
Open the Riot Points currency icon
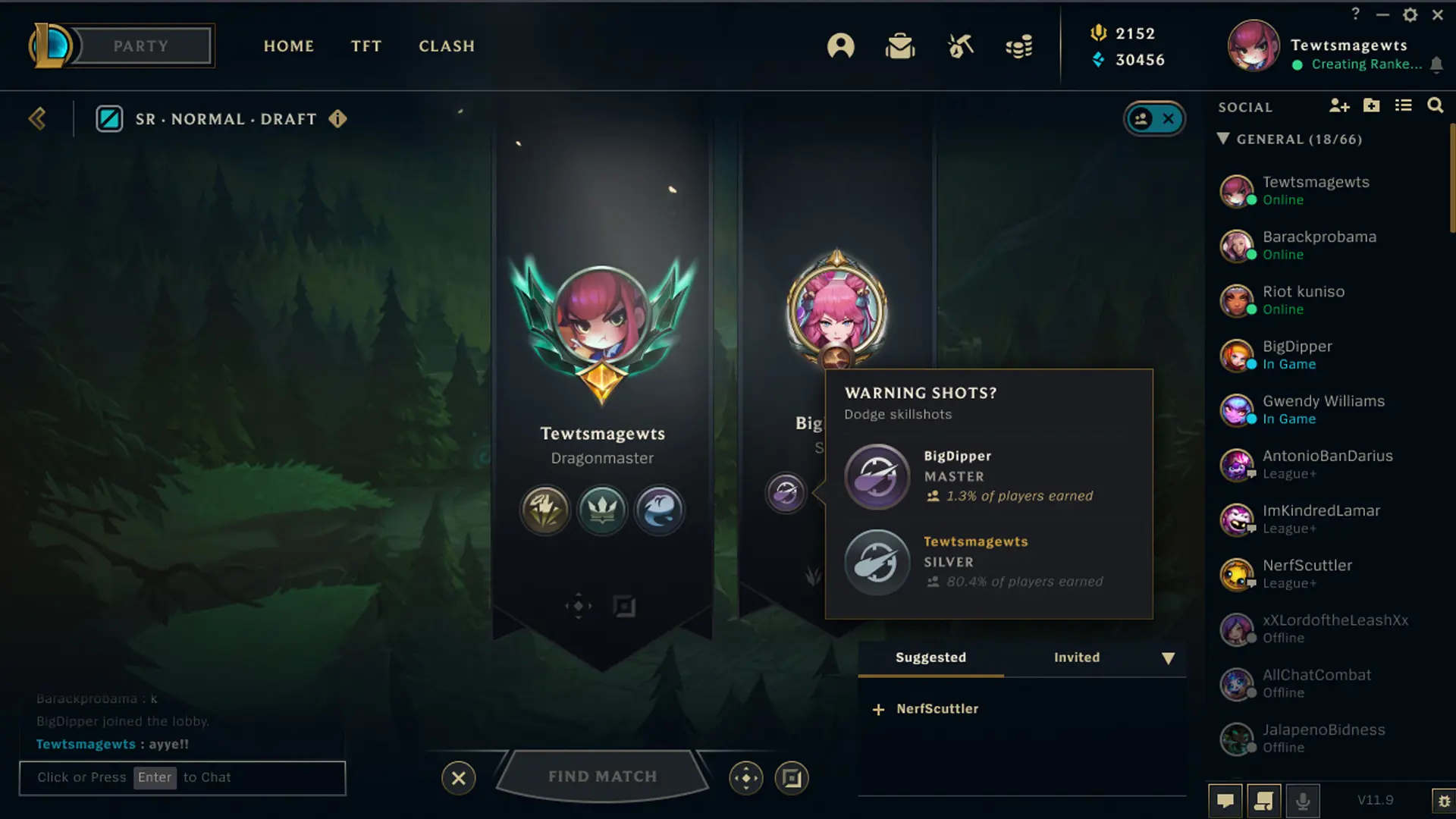coord(1099,33)
